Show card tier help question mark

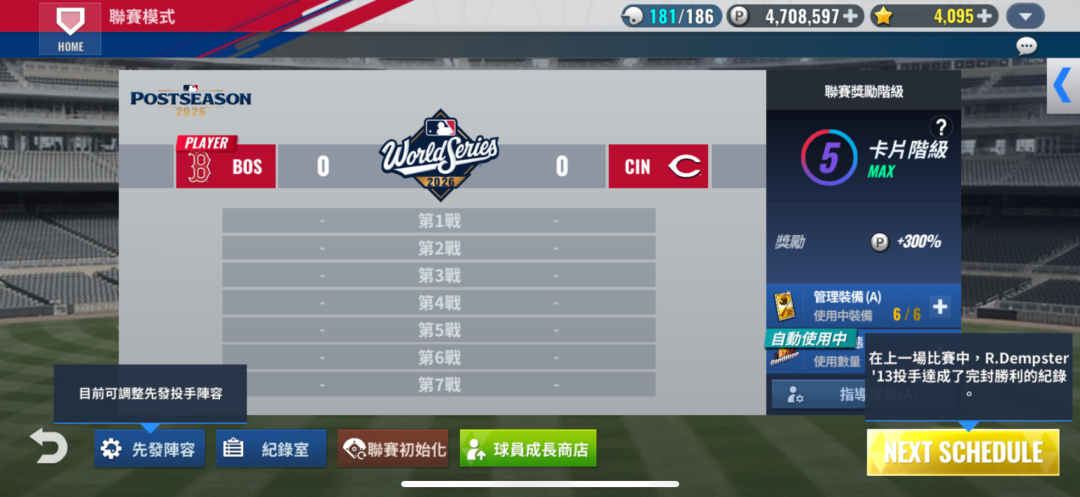(939, 127)
